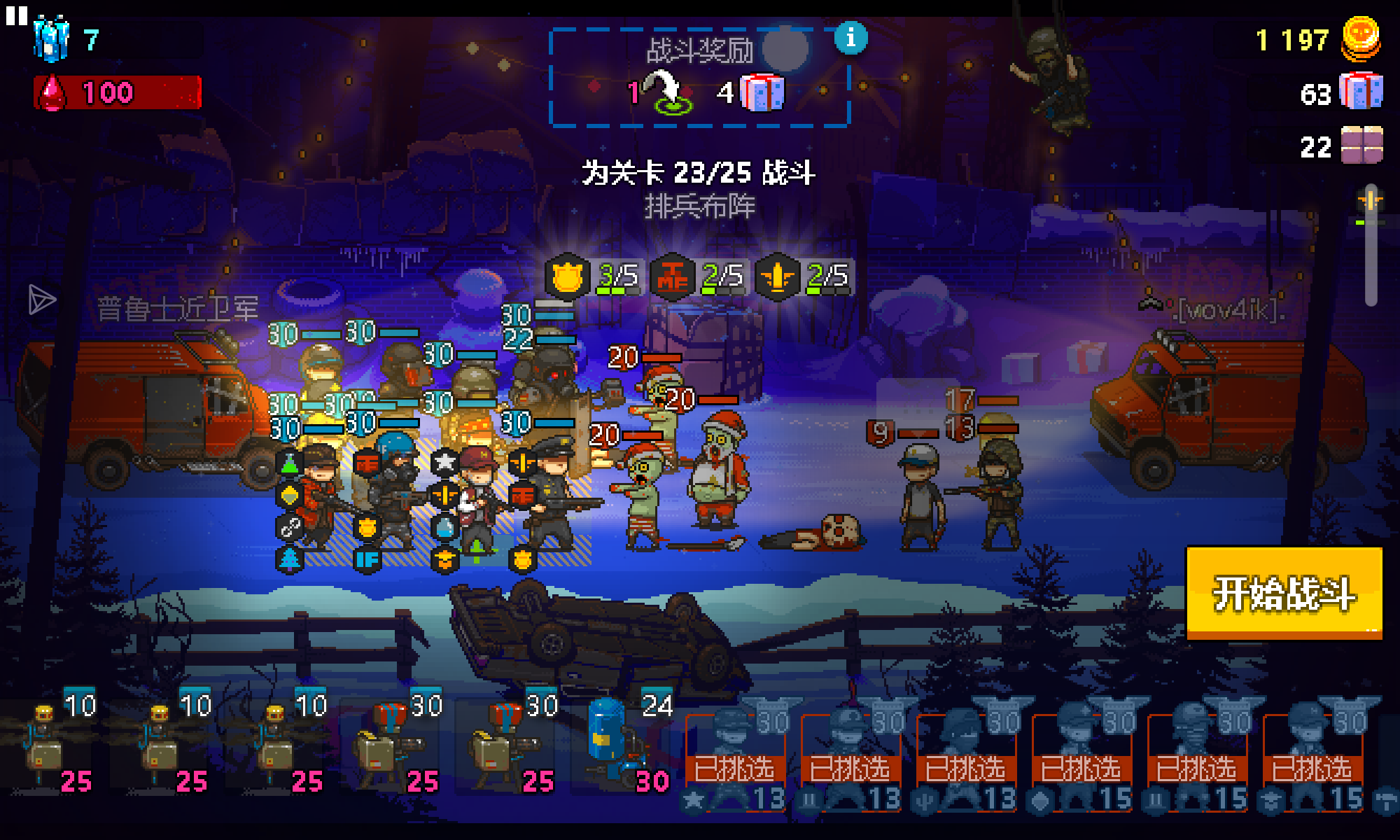This screenshot has height=840, width=1400.
Task: Click the blue gift box currency icon
Action: 1361,92
